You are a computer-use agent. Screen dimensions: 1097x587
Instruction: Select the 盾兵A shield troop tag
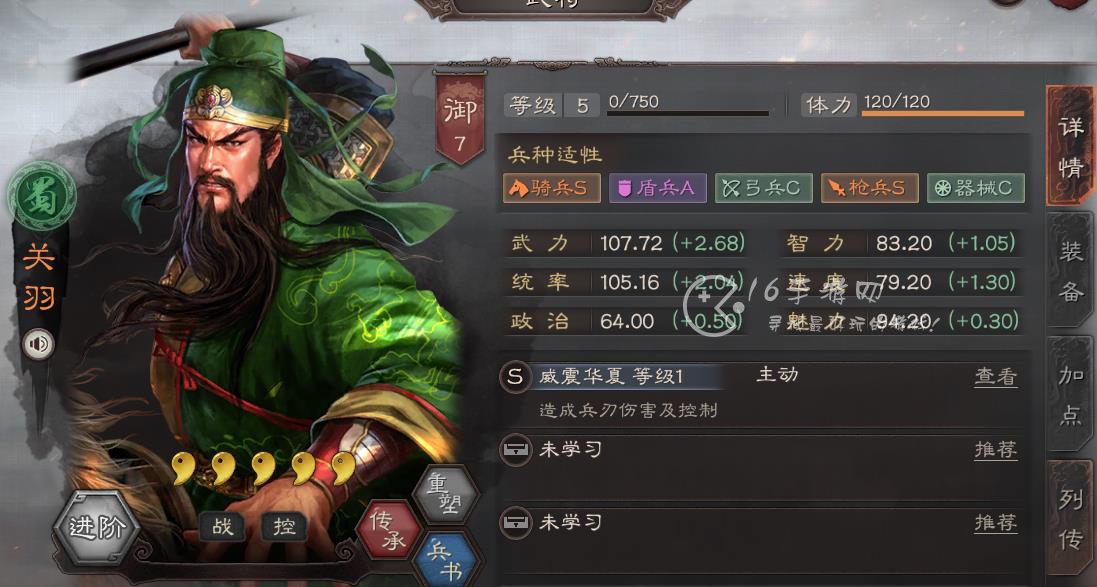[657, 187]
